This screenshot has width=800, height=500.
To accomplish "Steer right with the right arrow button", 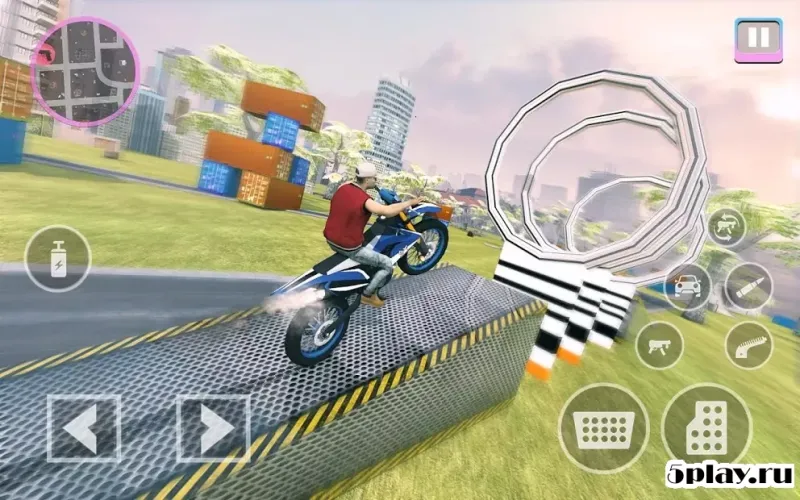I will 213,429.
